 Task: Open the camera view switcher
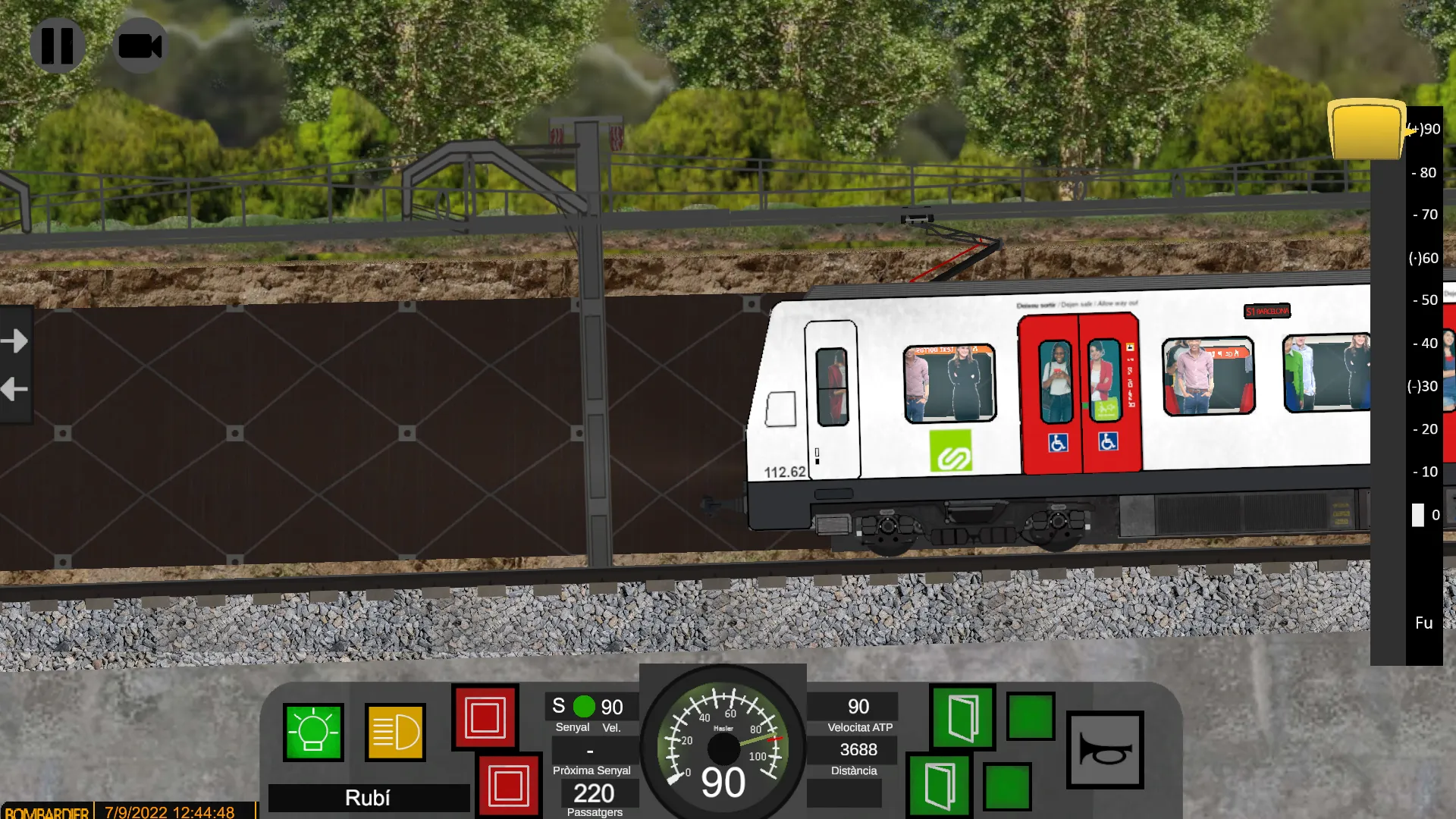[x=141, y=45]
